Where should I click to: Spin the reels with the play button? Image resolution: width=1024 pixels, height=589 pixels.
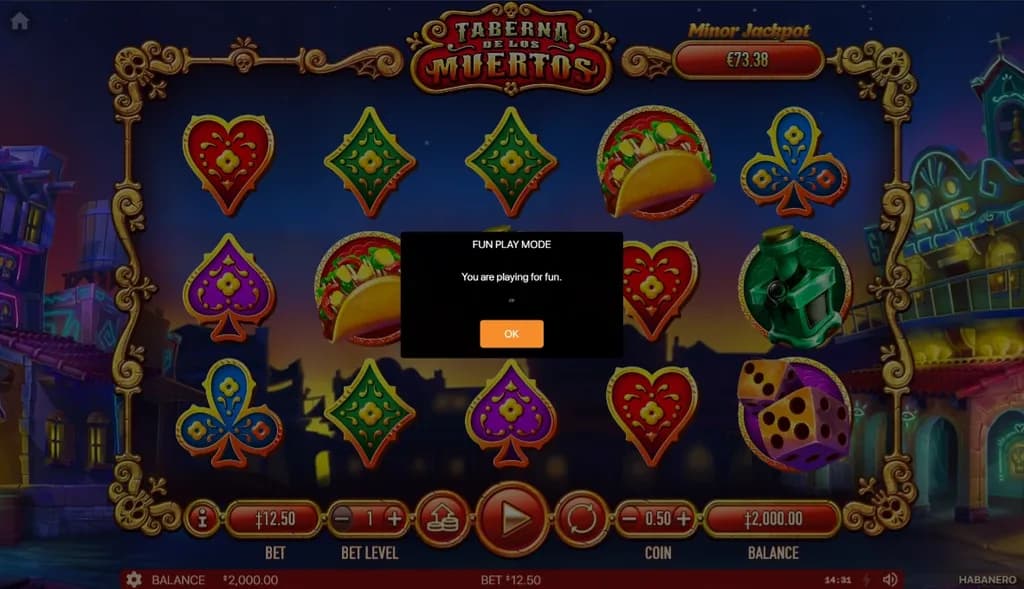click(511, 518)
